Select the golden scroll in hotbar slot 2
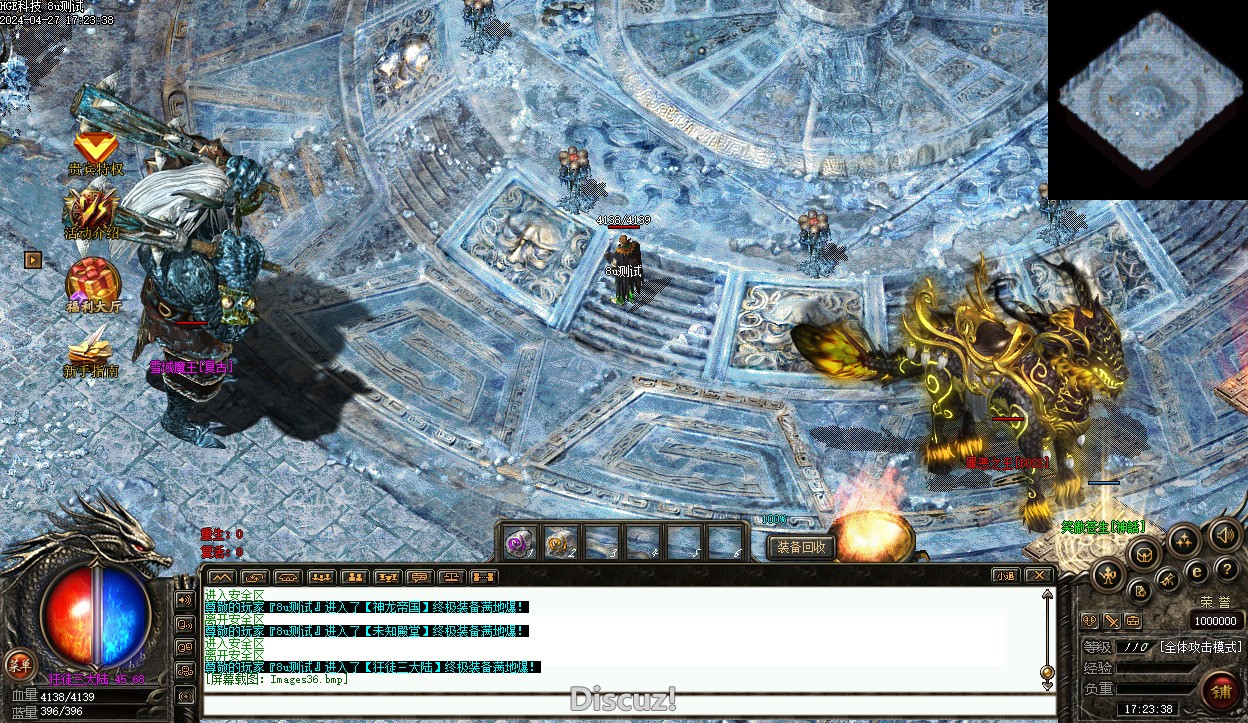Image resolution: width=1248 pixels, height=723 pixels. [x=560, y=542]
